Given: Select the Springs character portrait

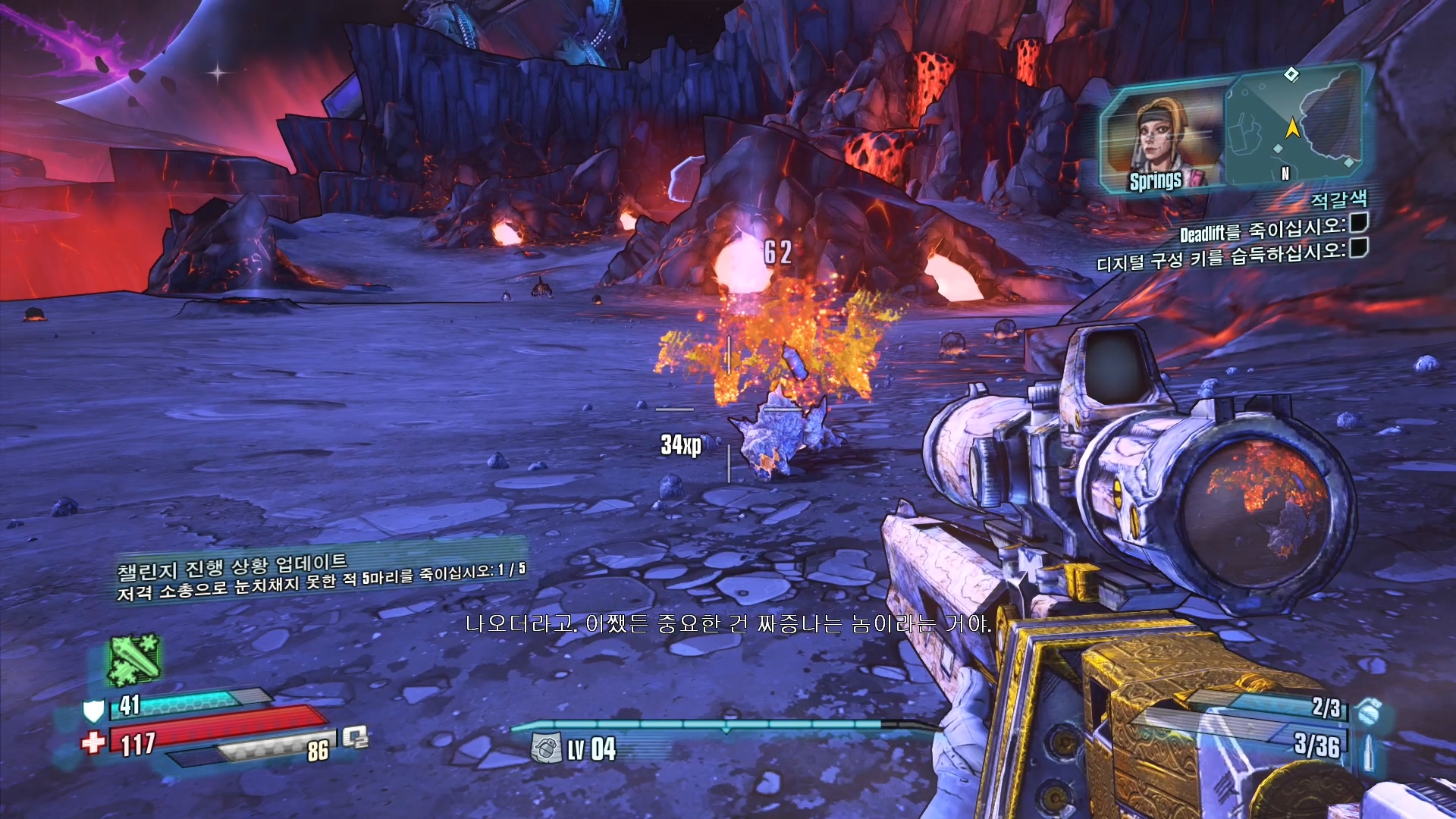Looking at the screenshot, I should [1161, 140].
